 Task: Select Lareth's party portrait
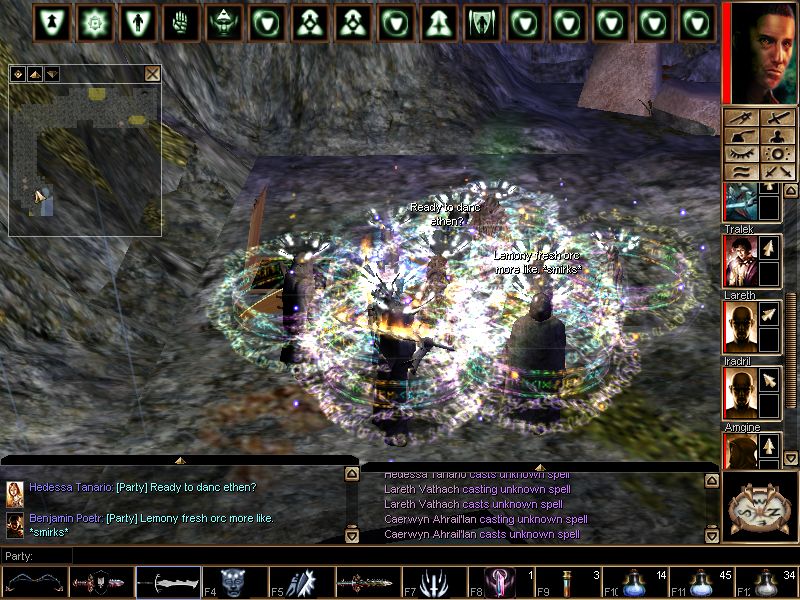click(739, 327)
